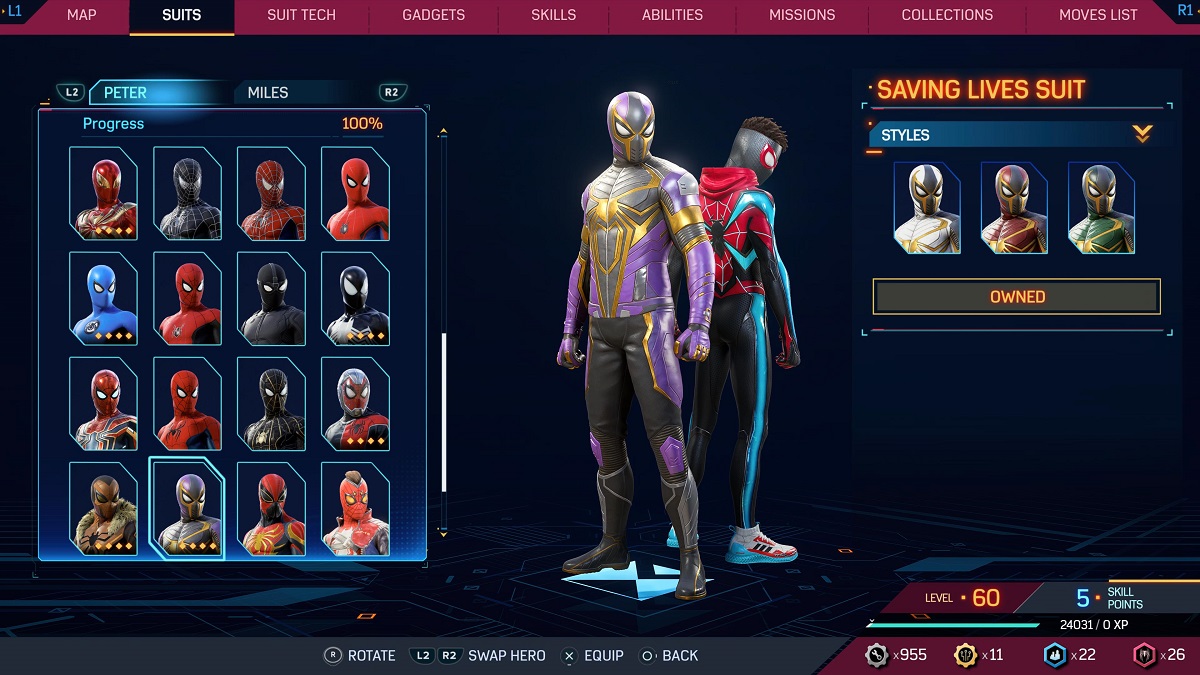The width and height of the screenshot is (1200, 675).
Task: Go to the Skills tab
Action: (x=553, y=15)
